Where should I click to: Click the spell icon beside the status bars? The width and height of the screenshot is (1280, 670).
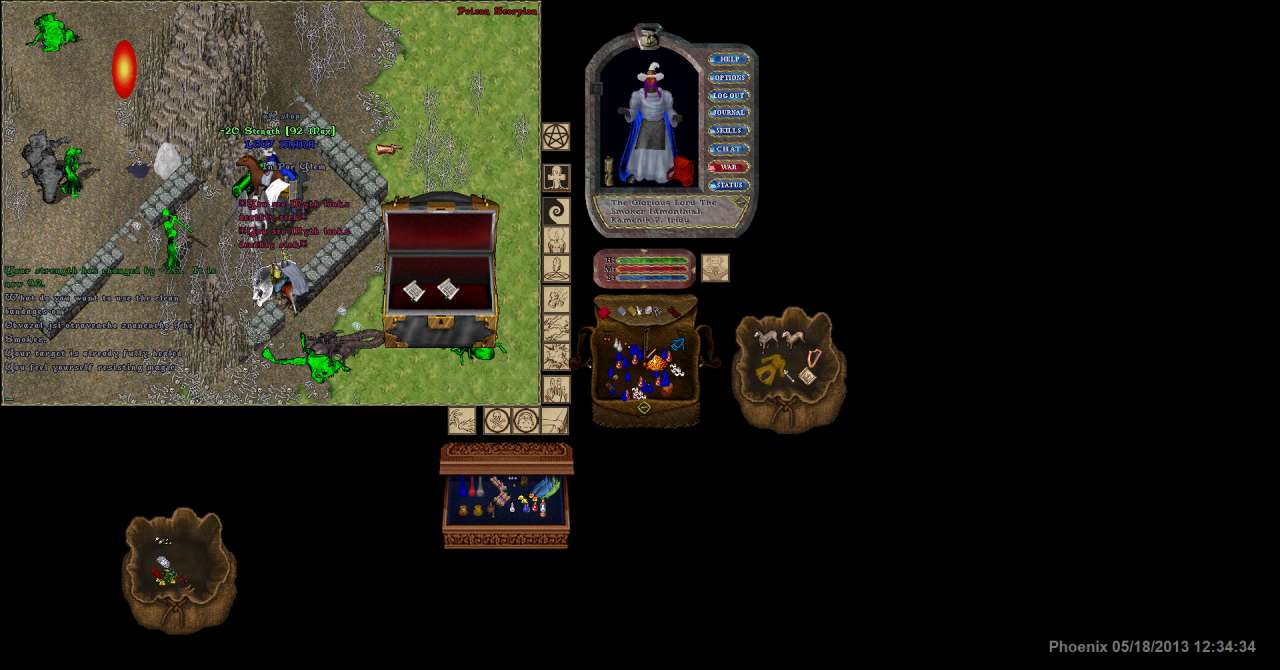715,268
